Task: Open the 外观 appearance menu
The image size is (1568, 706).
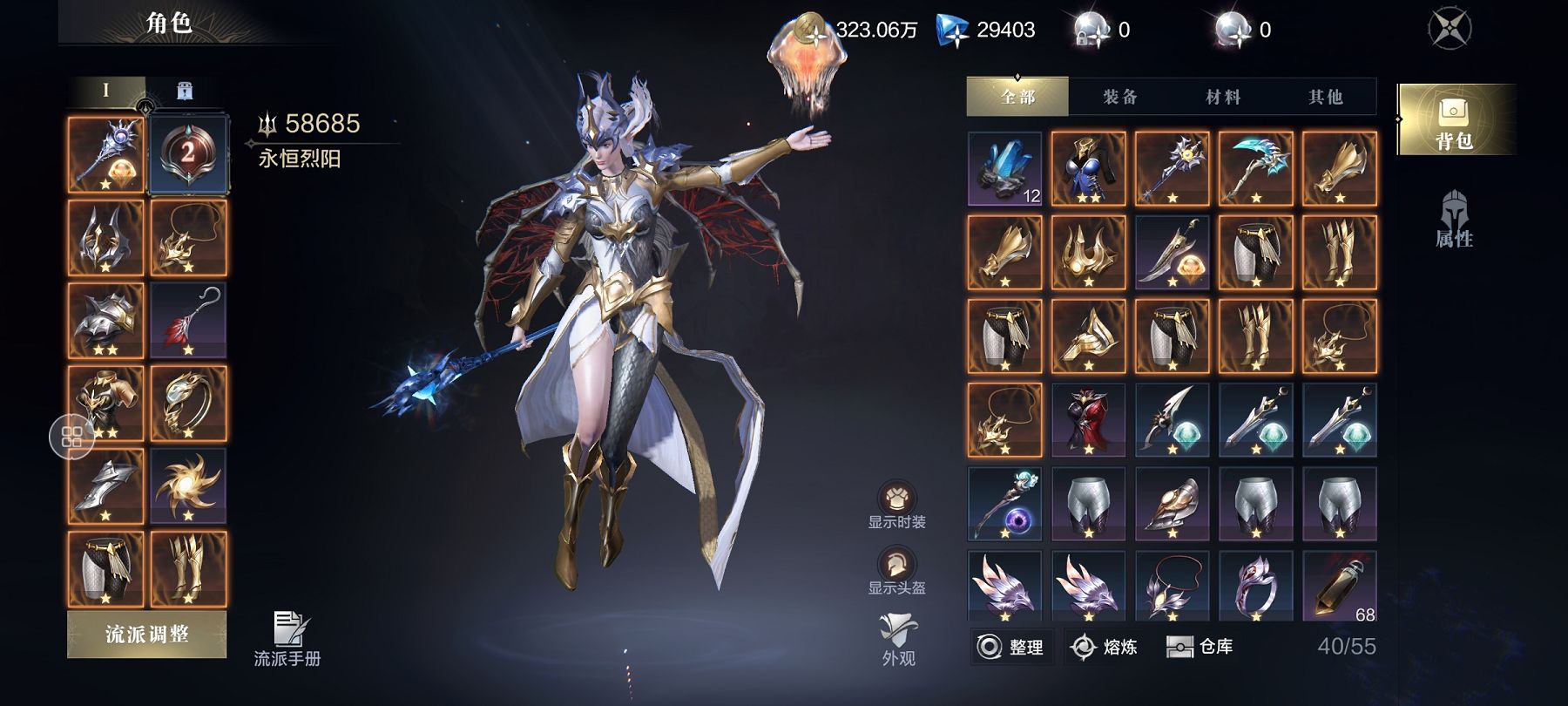Action: 898,639
